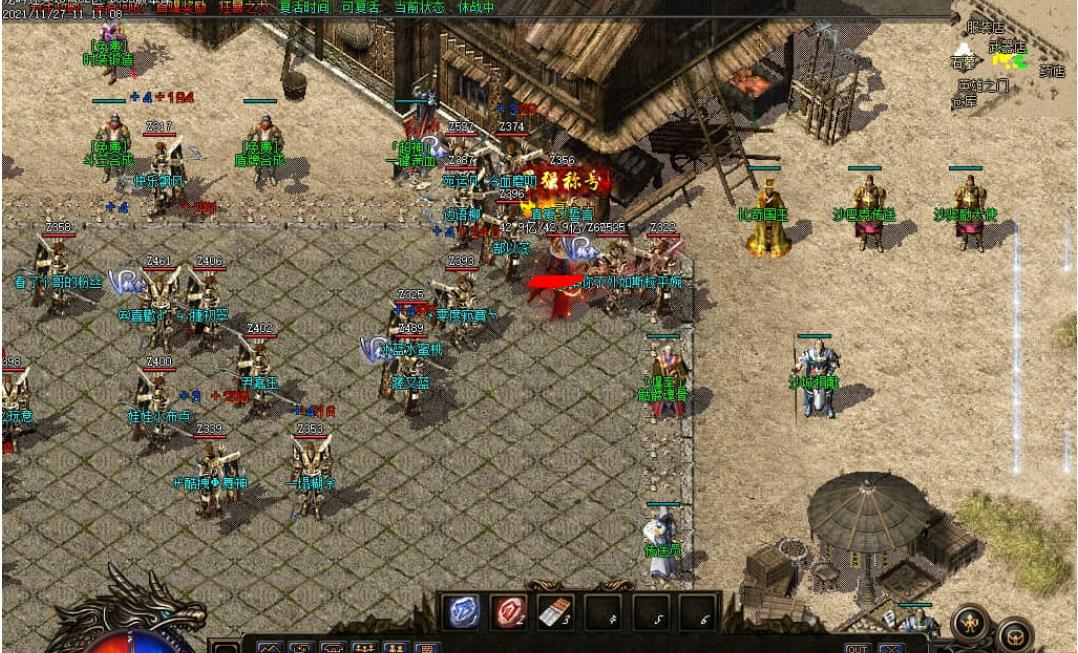
Task: Click the round gold figure button
Action: [969, 623]
